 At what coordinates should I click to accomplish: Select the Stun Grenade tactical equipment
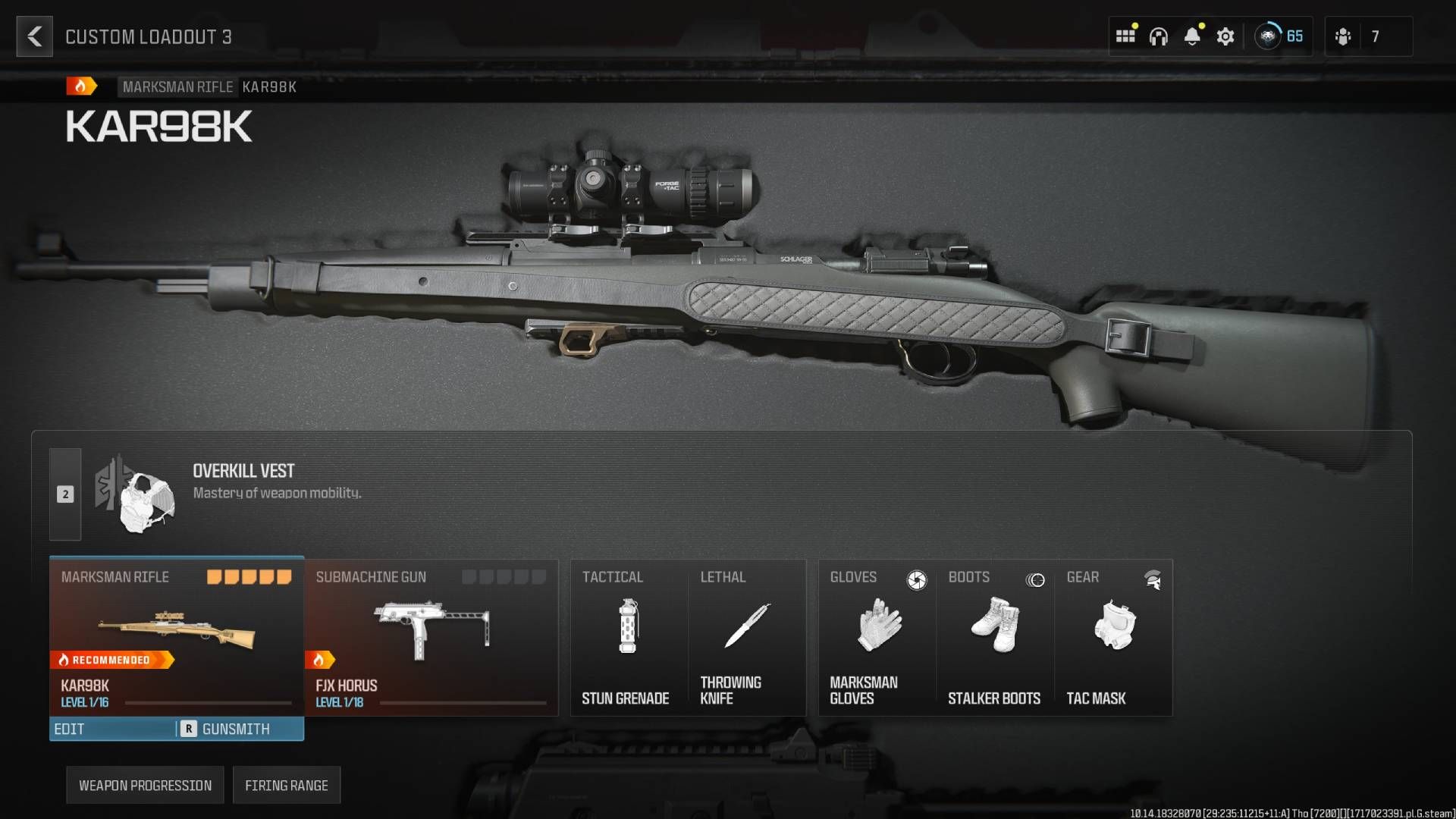[626, 637]
